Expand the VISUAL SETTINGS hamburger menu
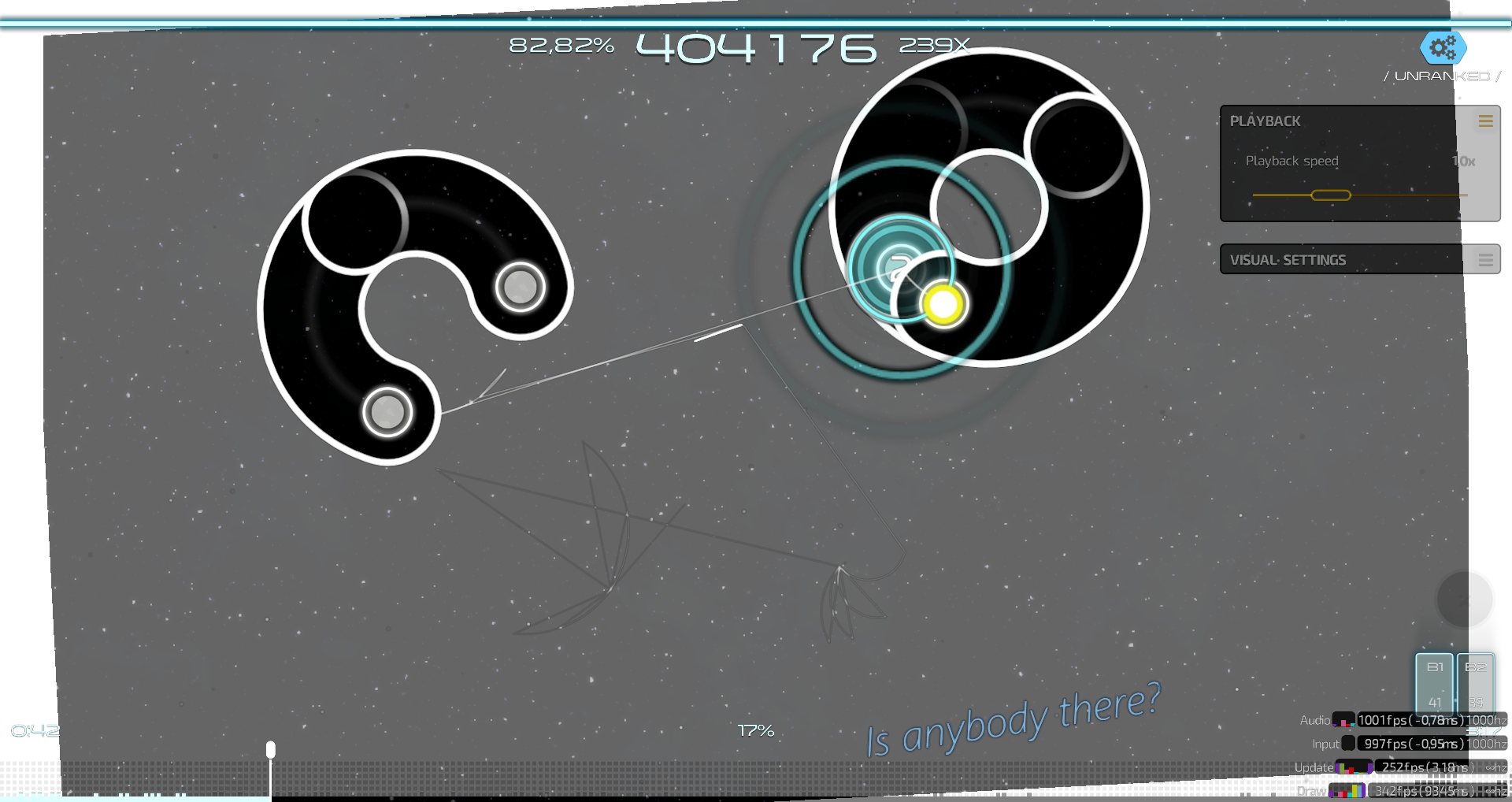Screen dimensions: 1512x802 [x=1486, y=260]
